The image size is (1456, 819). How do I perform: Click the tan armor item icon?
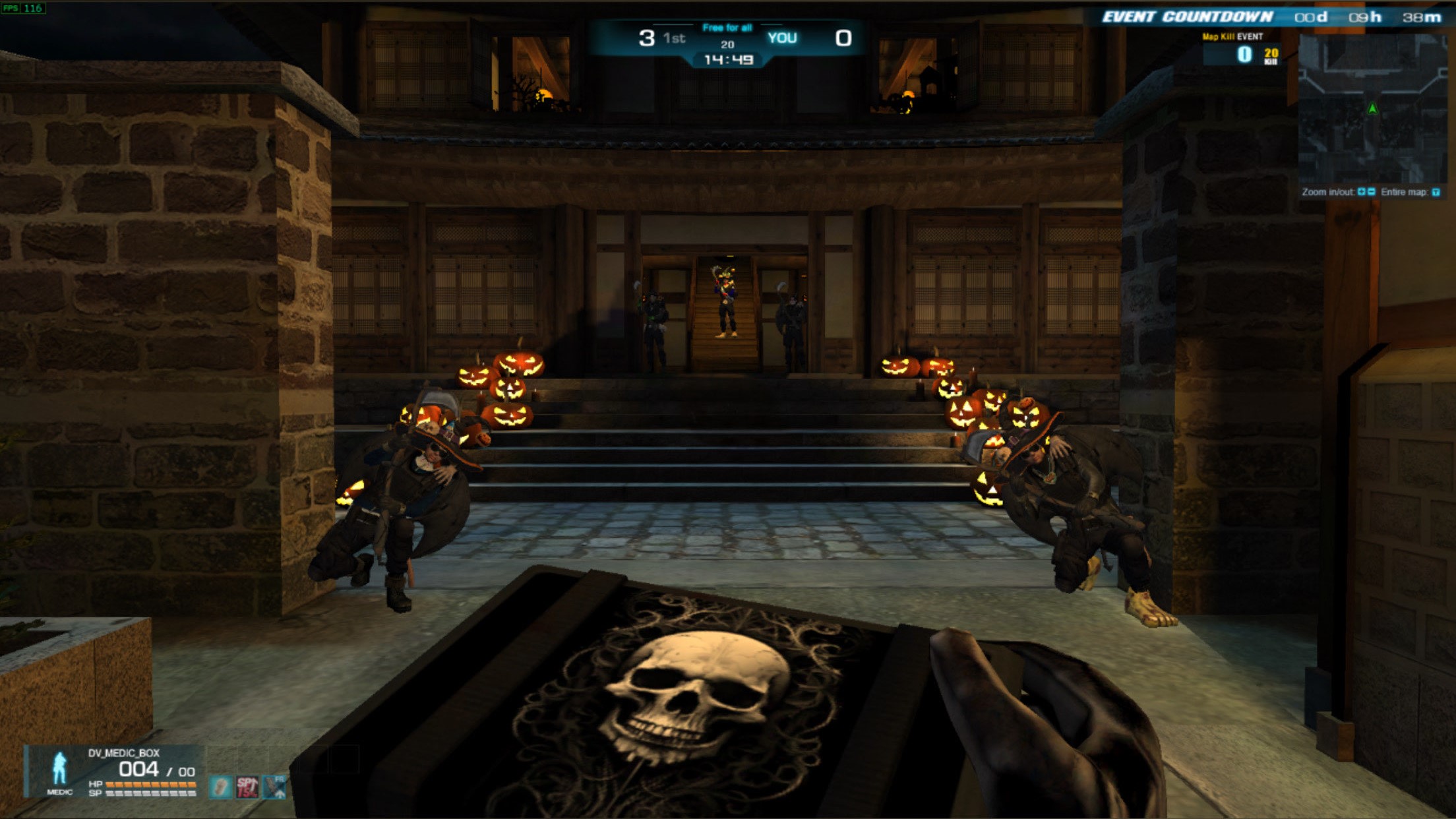coord(221,787)
